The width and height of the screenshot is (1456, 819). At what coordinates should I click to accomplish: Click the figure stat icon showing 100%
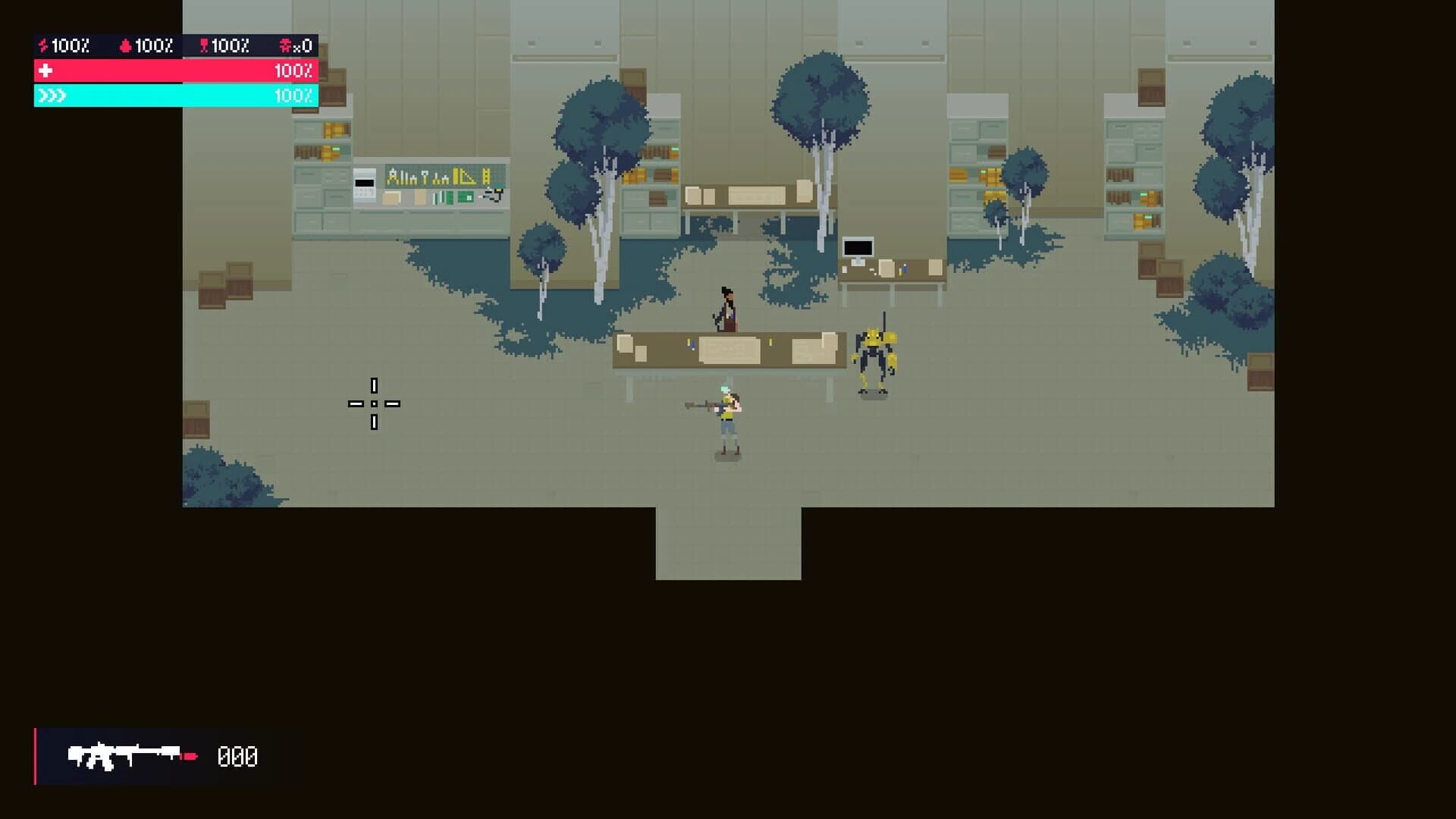tap(203, 45)
